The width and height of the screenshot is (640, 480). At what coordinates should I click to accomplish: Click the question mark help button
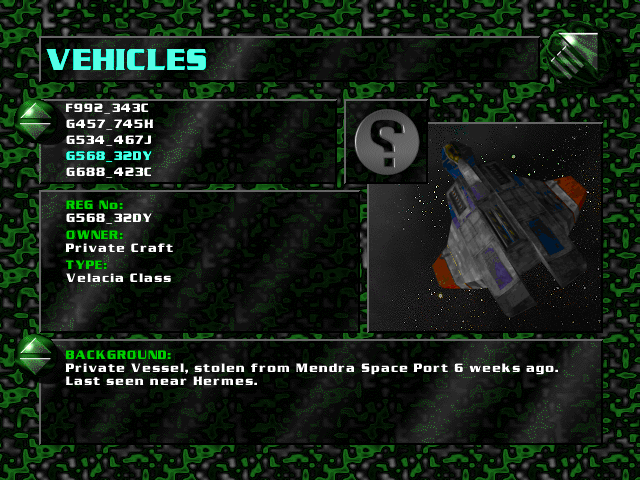[x=385, y=142]
